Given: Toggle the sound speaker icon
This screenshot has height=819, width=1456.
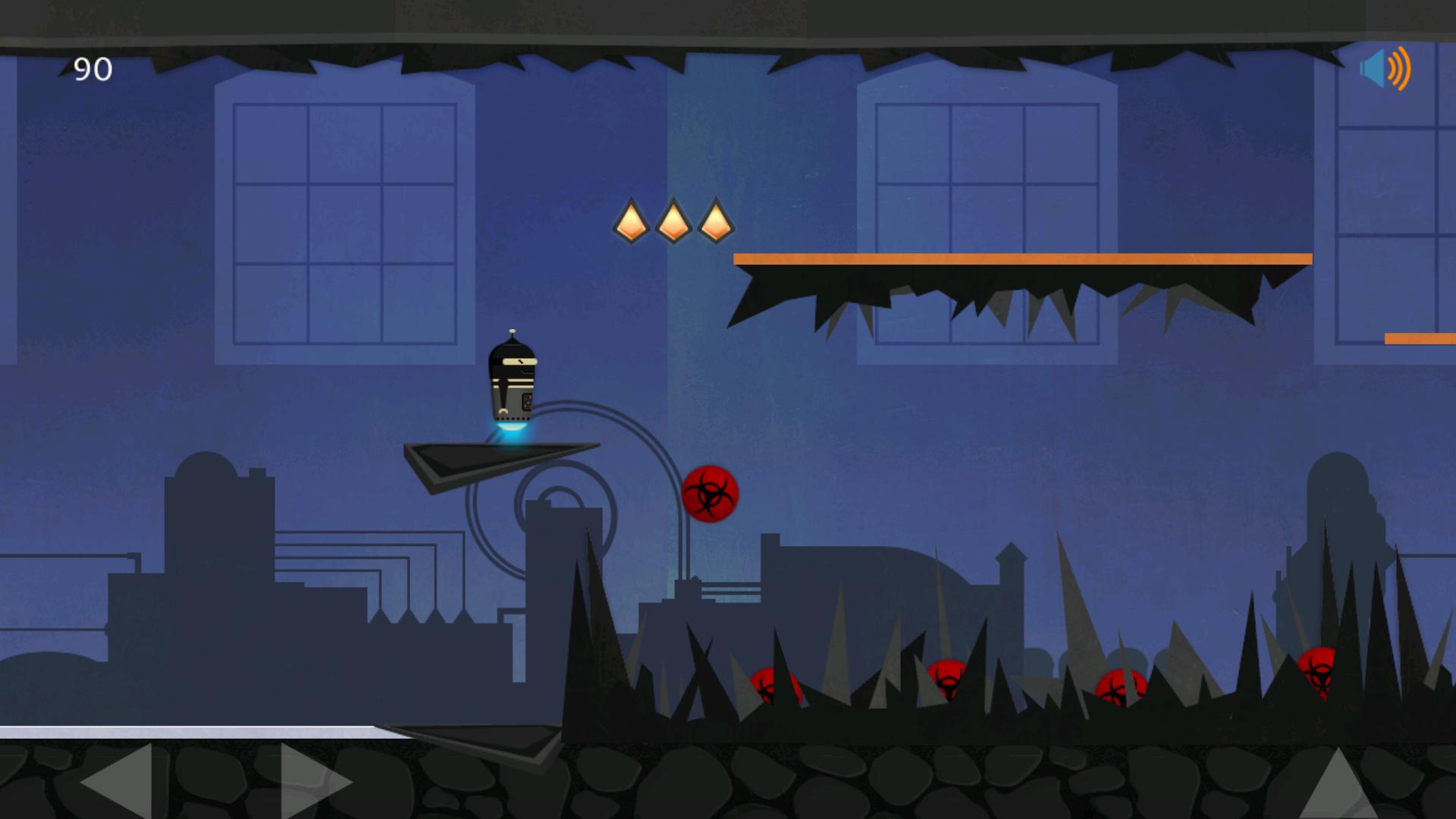Looking at the screenshot, I should [1384, 69].
